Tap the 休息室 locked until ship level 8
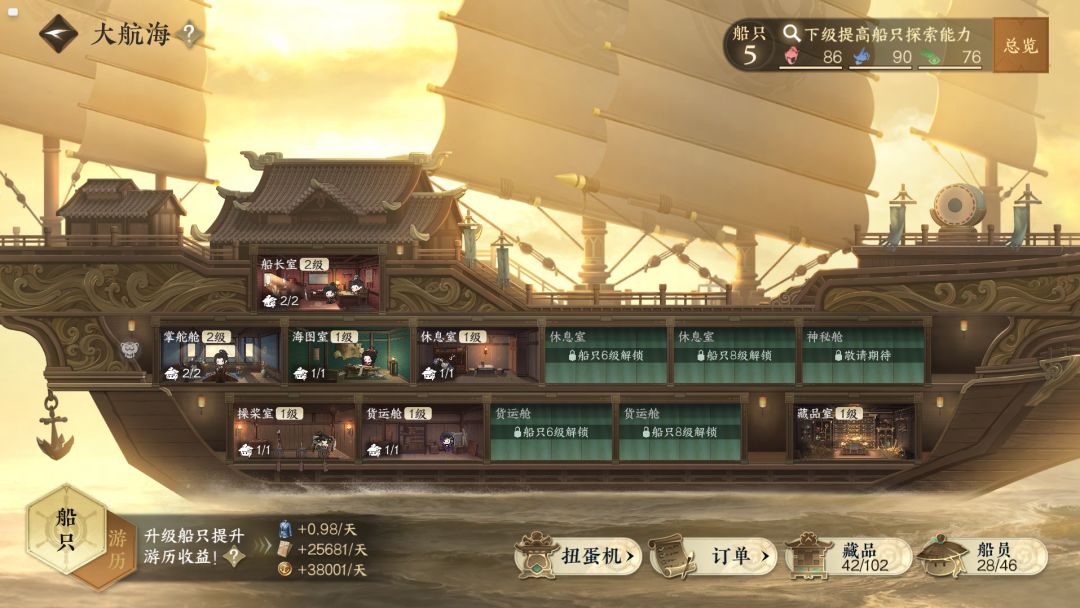 pos(733,355)
